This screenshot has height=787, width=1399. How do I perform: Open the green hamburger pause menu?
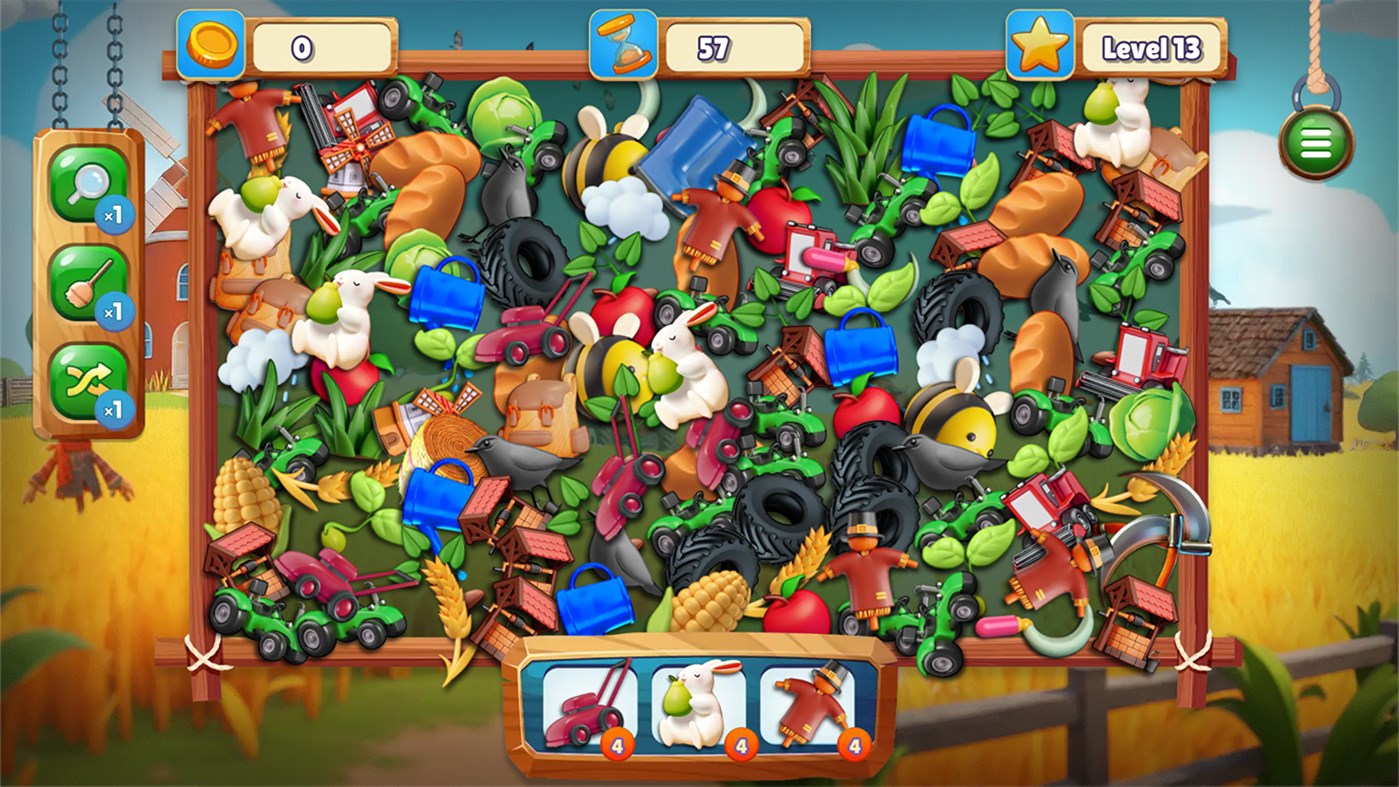[x=1316, y=142]
